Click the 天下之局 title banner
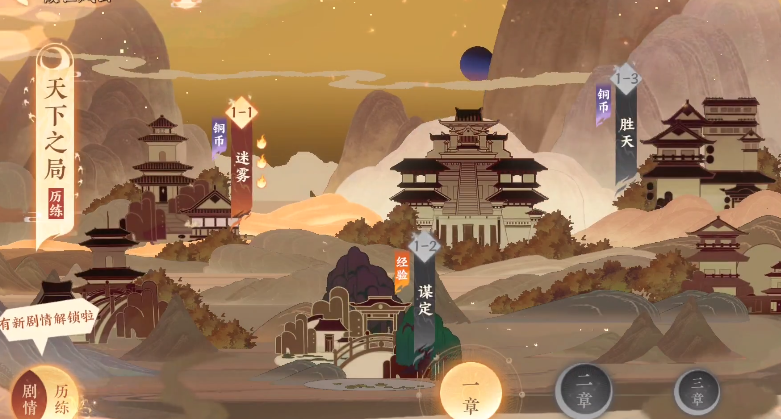781x419 pixels. tap(54, 140)
